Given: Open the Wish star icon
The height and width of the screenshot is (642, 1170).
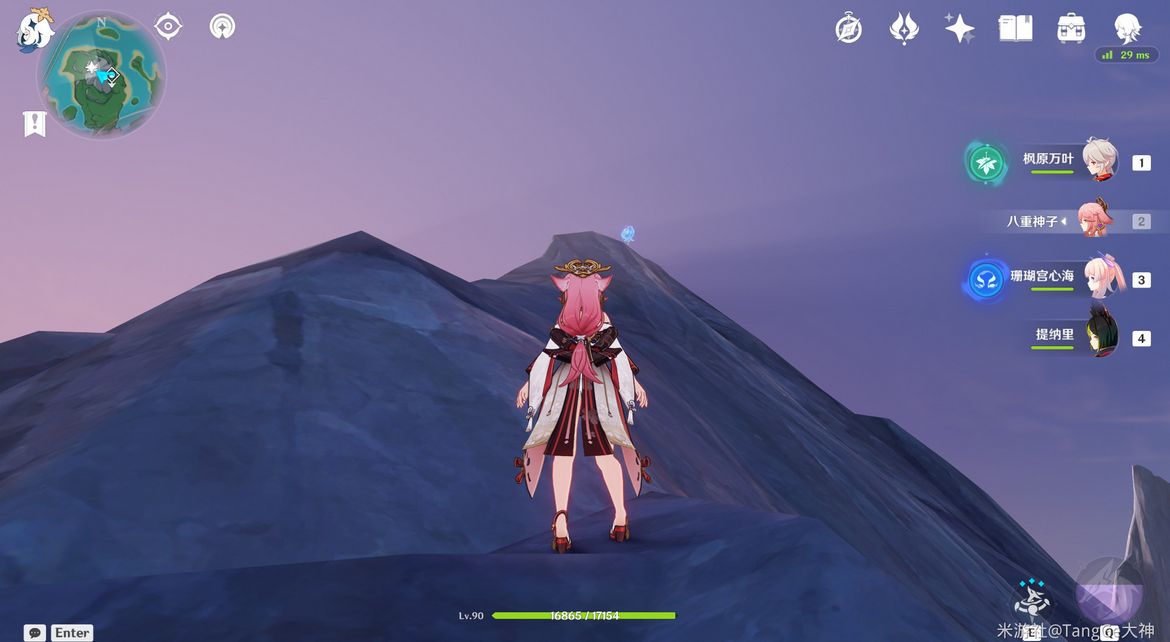Looking at the screenshot, I should 959,28.
